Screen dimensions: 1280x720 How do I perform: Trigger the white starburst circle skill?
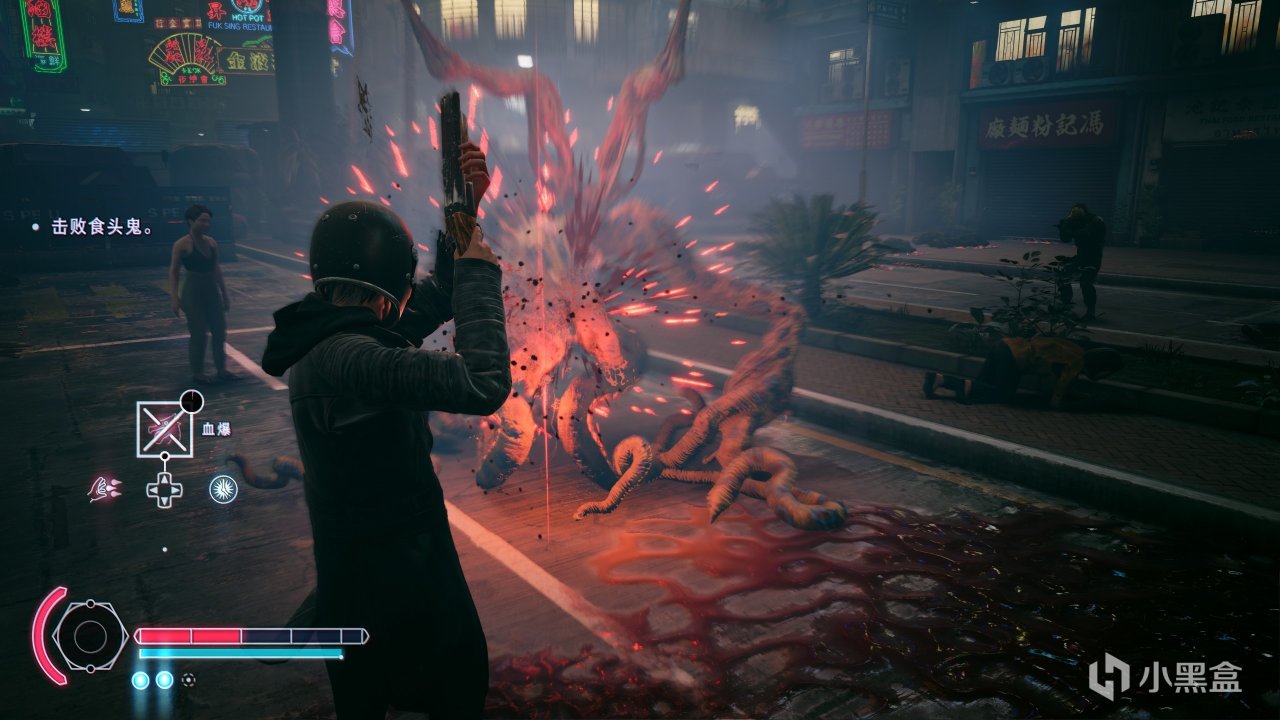point(222,489)
